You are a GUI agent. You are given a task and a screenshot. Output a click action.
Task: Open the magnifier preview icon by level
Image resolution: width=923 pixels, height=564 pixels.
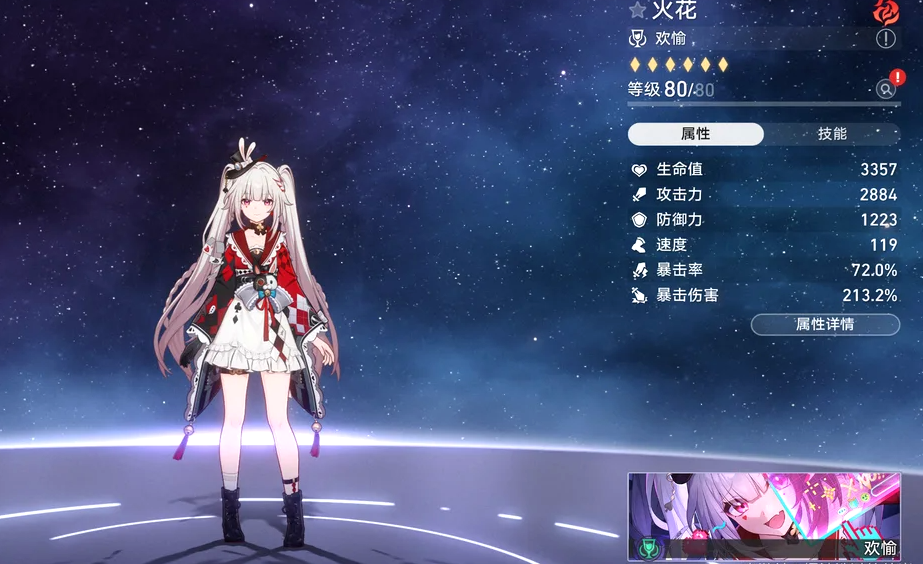tap(885, 89)
